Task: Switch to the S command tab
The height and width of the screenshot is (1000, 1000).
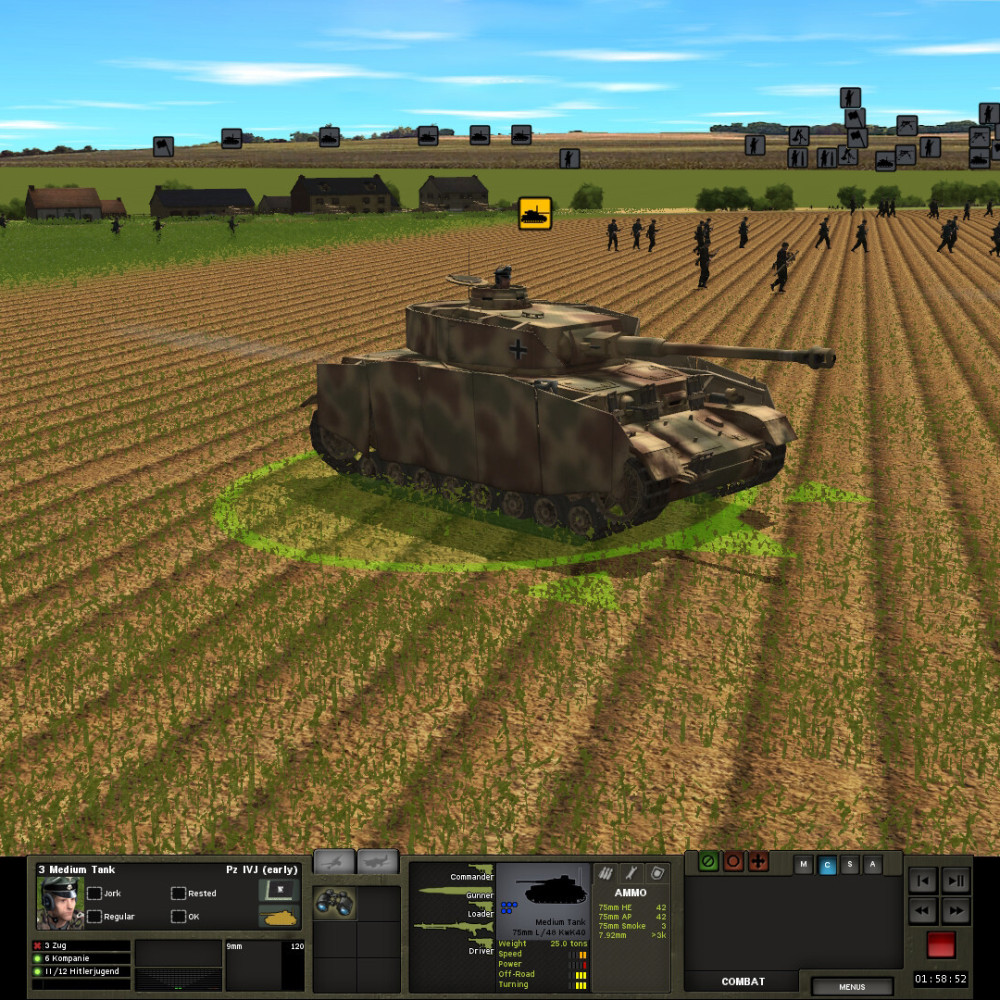Action: point(850,865)
